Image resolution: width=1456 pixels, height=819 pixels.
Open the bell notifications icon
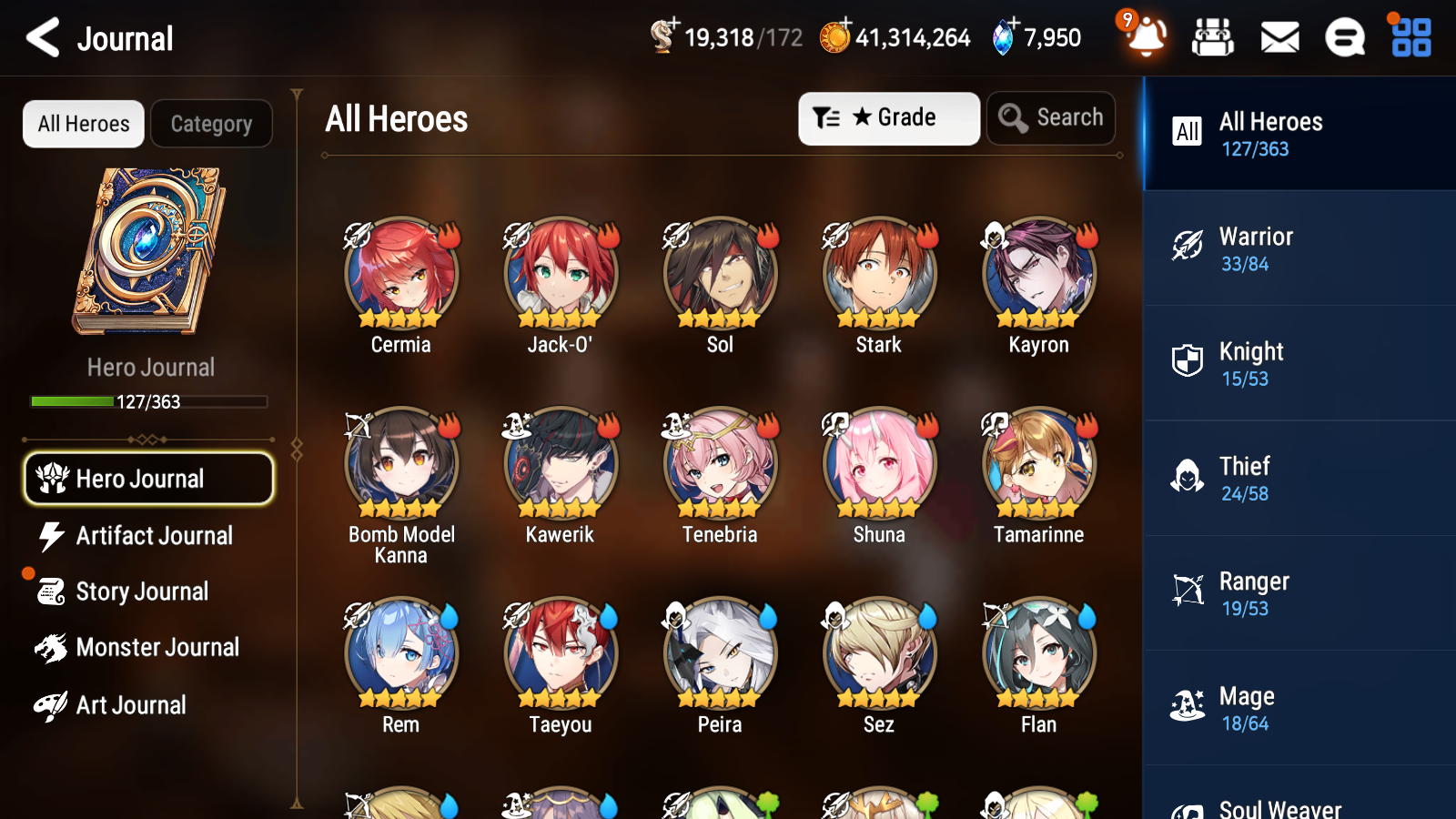click(x=1146, y=38)
